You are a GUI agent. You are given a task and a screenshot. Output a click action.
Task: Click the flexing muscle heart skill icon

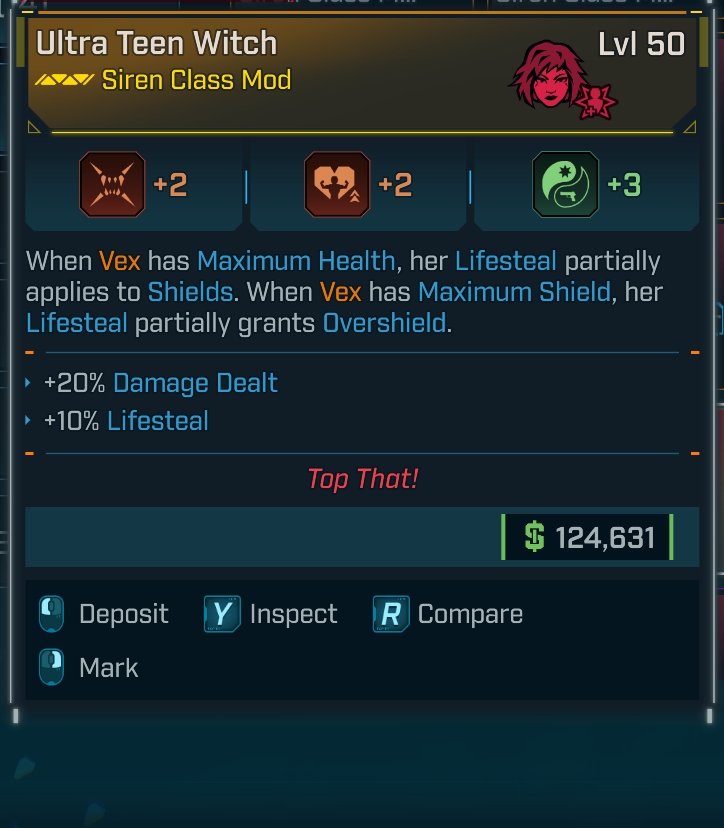click(x=337, y=185)
